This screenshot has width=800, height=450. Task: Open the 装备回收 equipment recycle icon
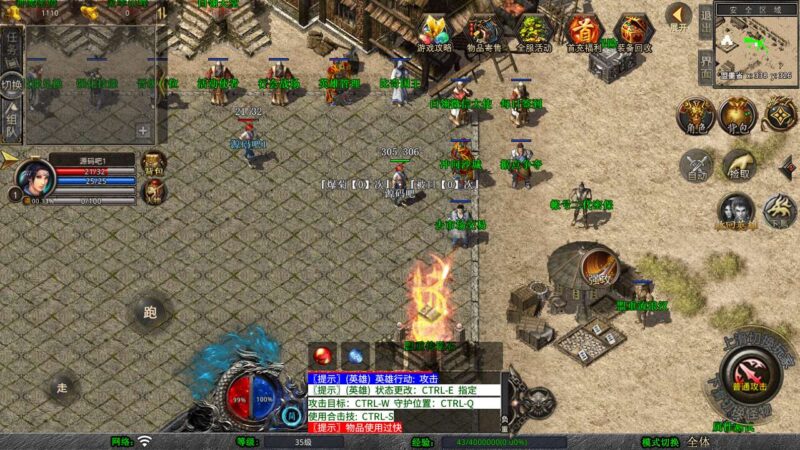(x=634, y=32)
